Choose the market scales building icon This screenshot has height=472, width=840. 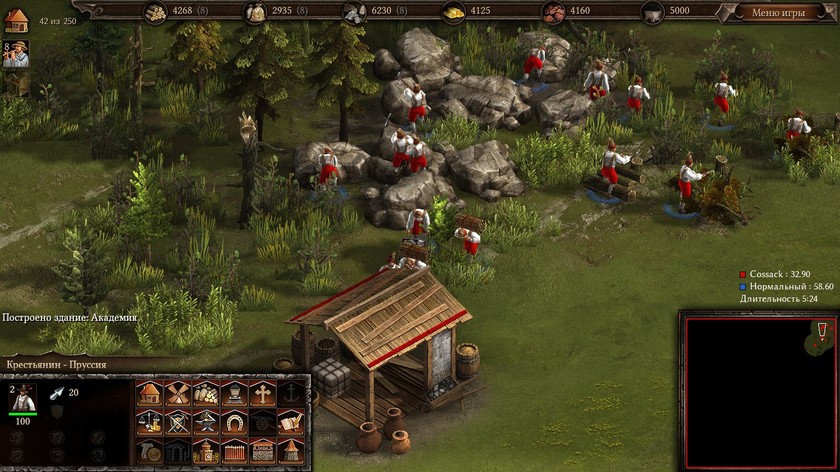(149, 422)
